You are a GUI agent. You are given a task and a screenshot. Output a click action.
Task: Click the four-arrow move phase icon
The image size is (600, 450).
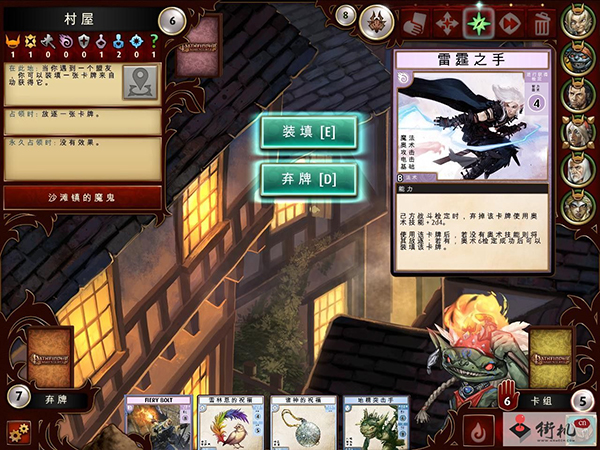point(446,21)
